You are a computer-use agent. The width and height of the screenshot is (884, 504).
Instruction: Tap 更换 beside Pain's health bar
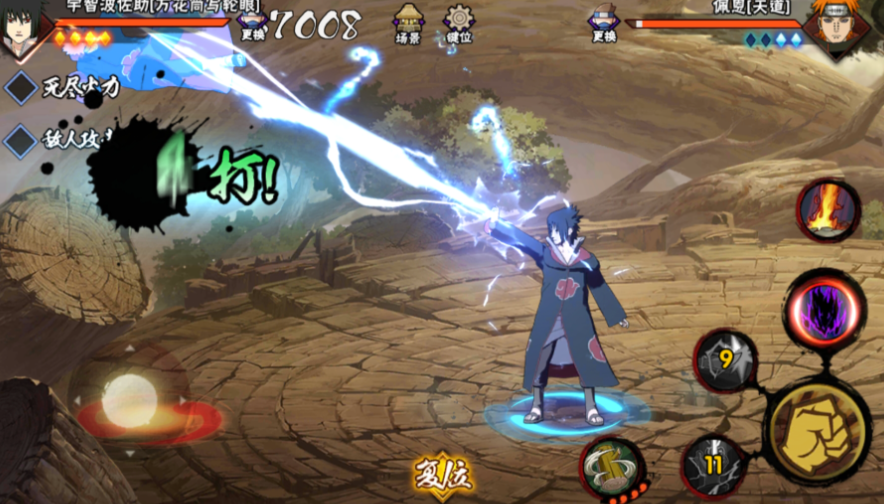(x=604, y=23)
